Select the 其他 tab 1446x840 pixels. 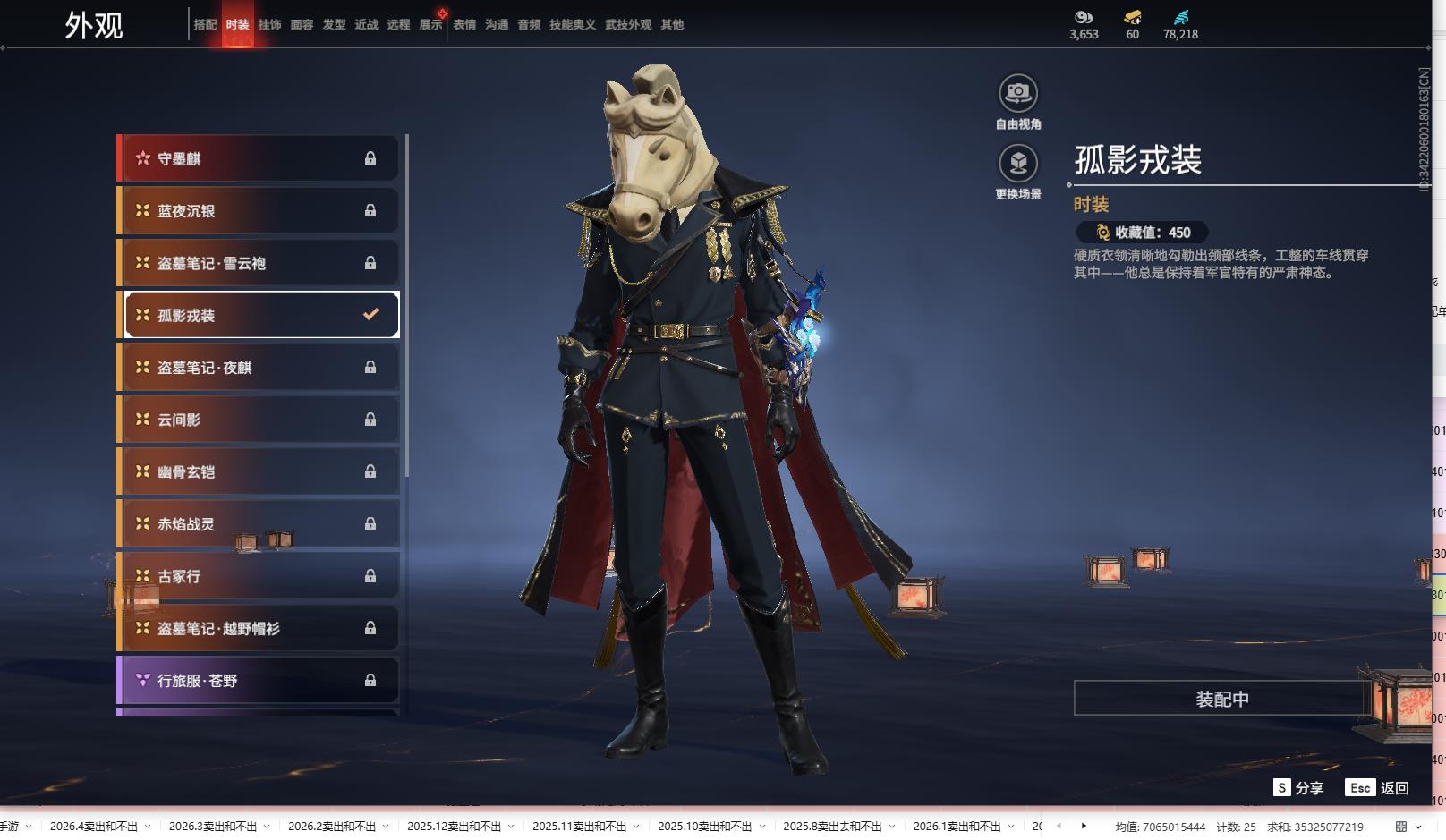click(671, 25)
